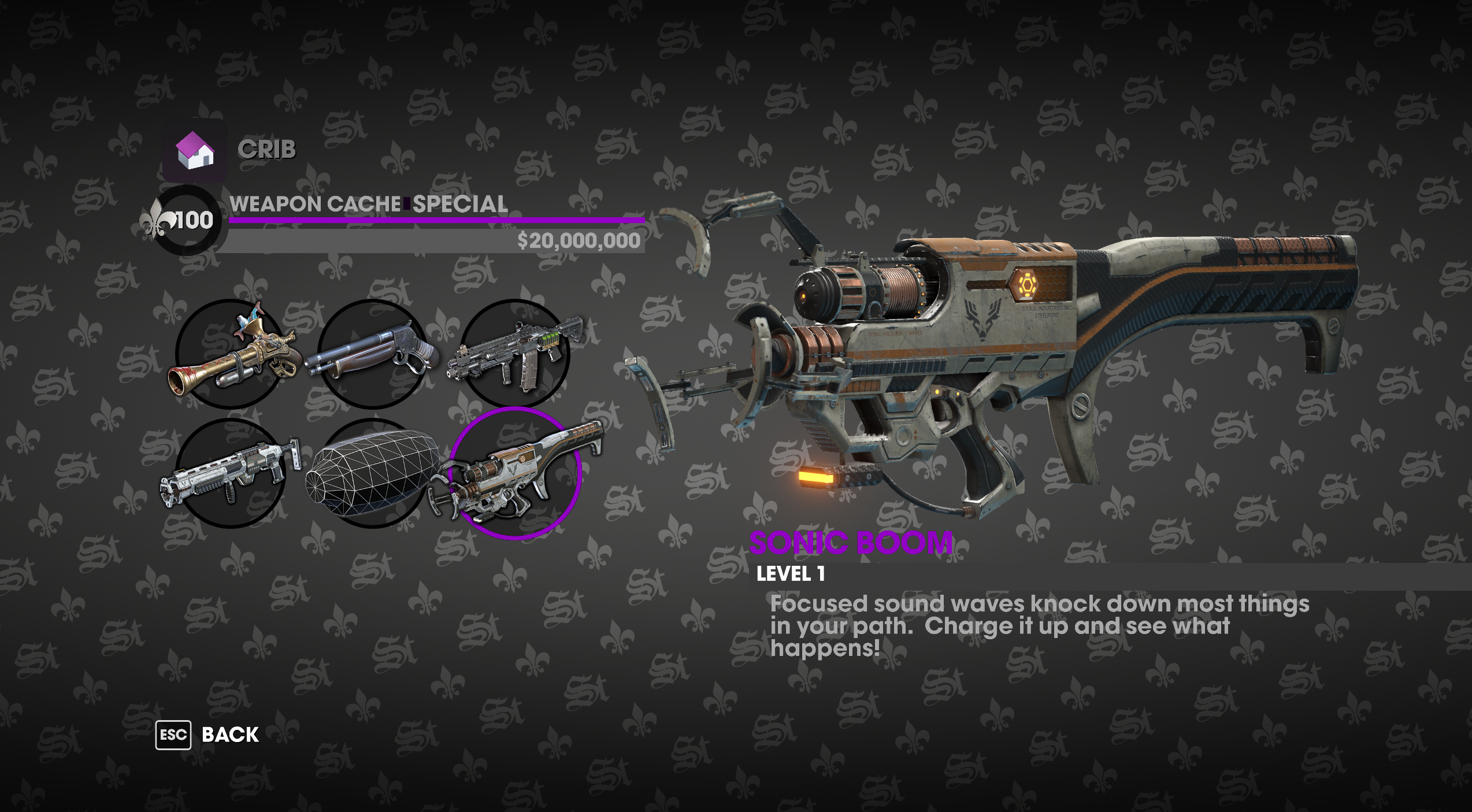
Task: Choose the wireframe mesh weapon slot
Action: point(373,474)
